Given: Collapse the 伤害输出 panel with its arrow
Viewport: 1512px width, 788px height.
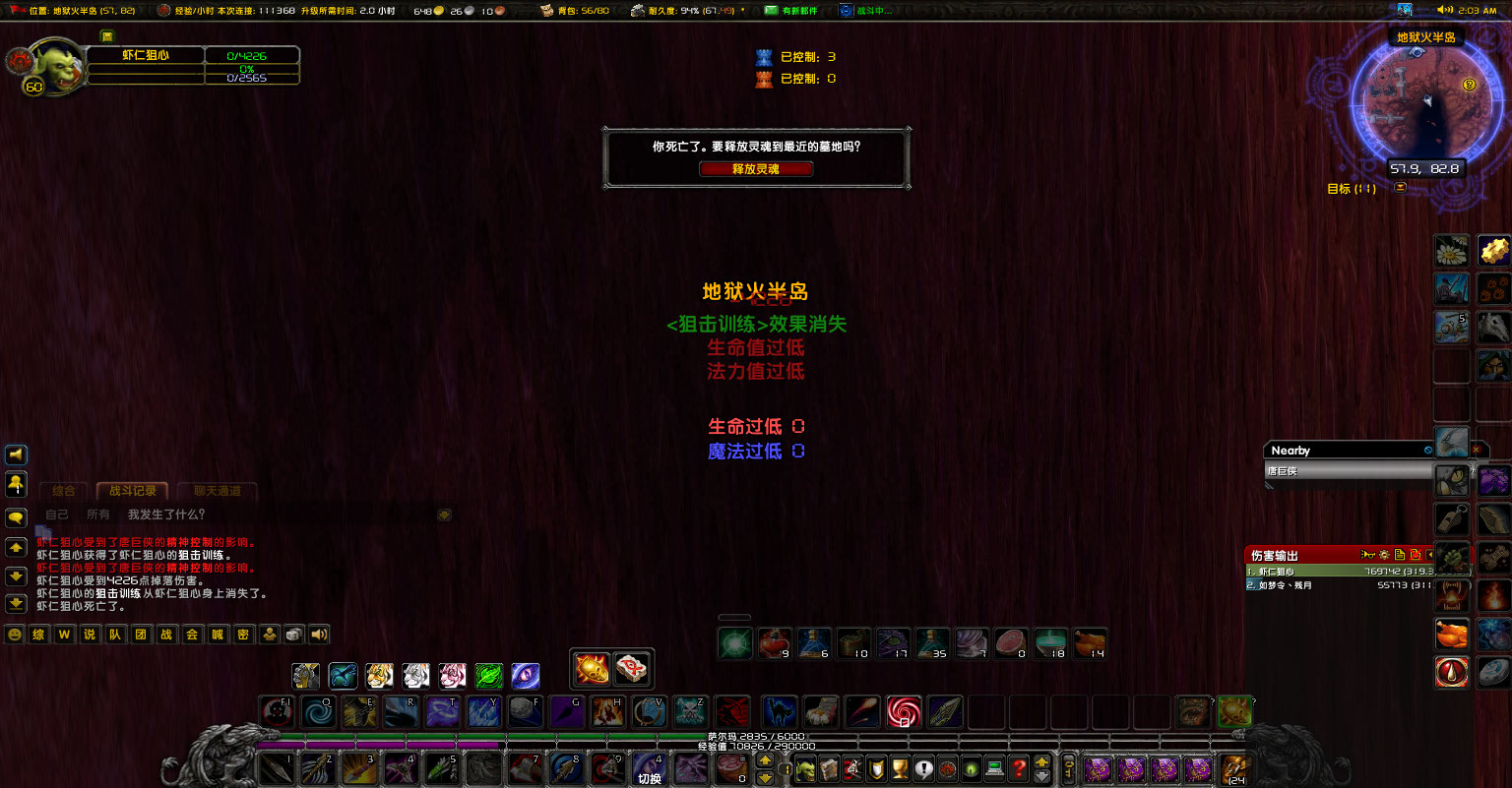Looking at the screenshot, I should [x=1432, y=554].
